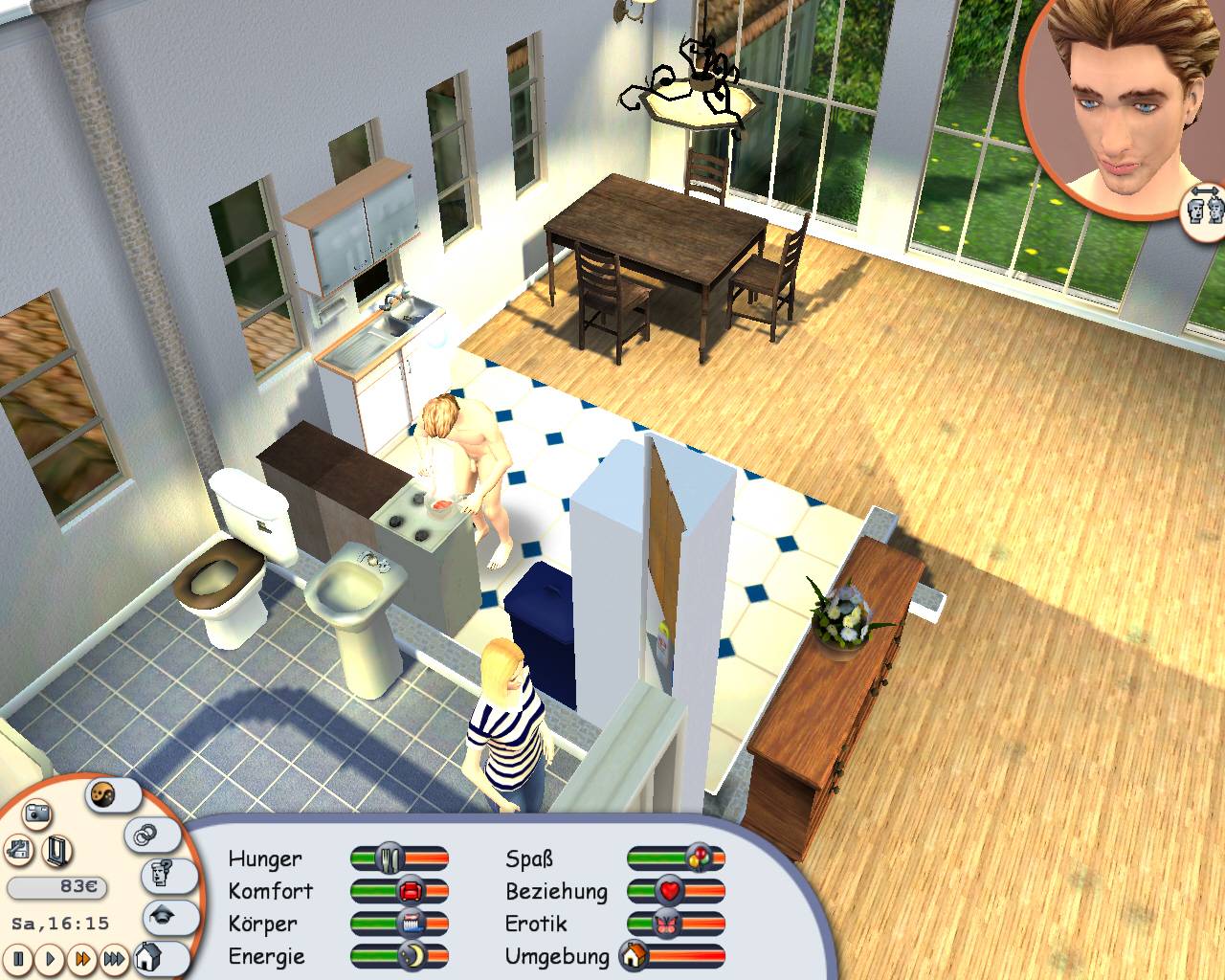Enable fastest speed with the triple-arrow button

click(x=113, y=958)
